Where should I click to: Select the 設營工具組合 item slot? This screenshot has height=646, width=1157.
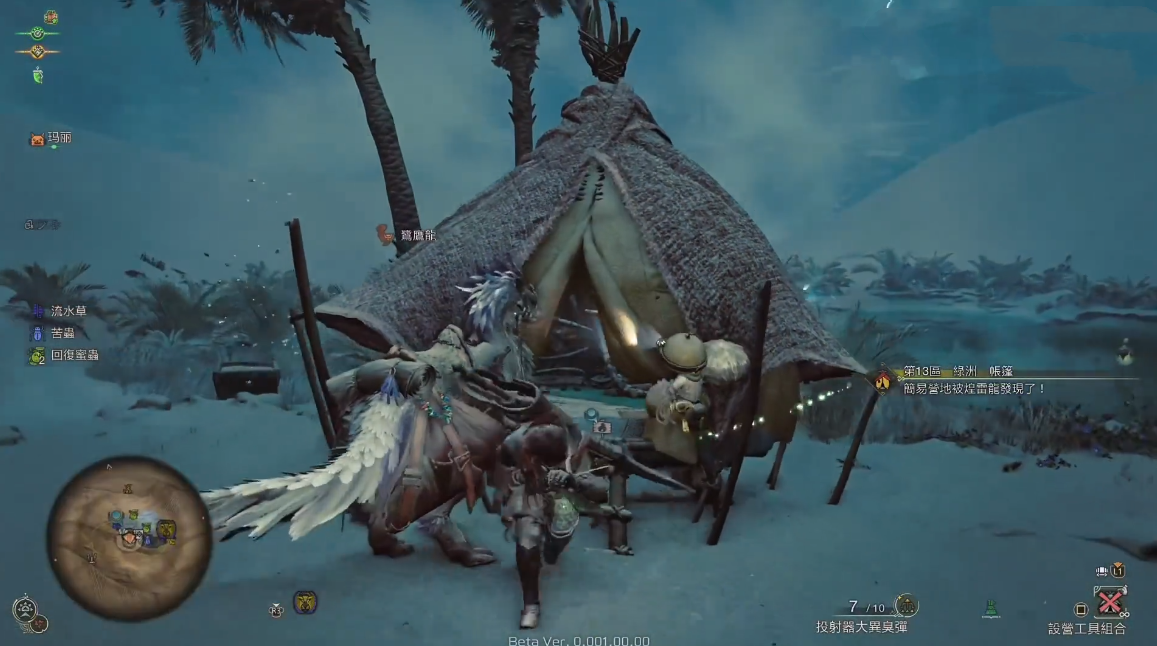click(1110, 602)
